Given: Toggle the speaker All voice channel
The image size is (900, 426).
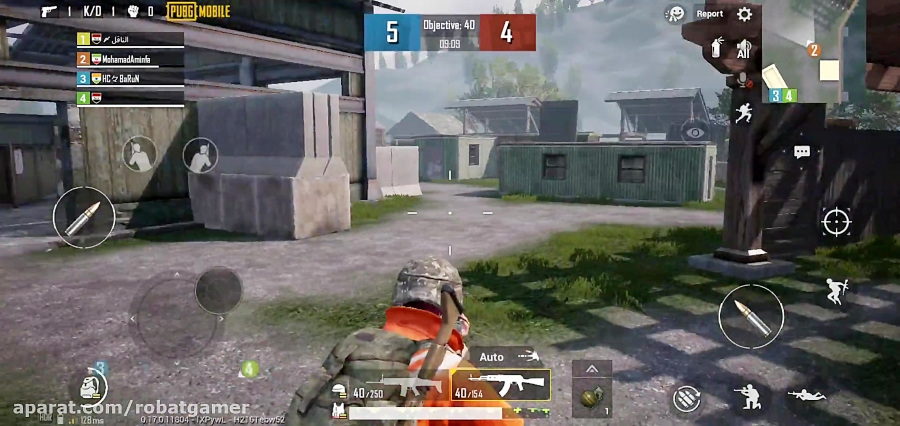Looking at the screenshot, I should tap(742, 48).
